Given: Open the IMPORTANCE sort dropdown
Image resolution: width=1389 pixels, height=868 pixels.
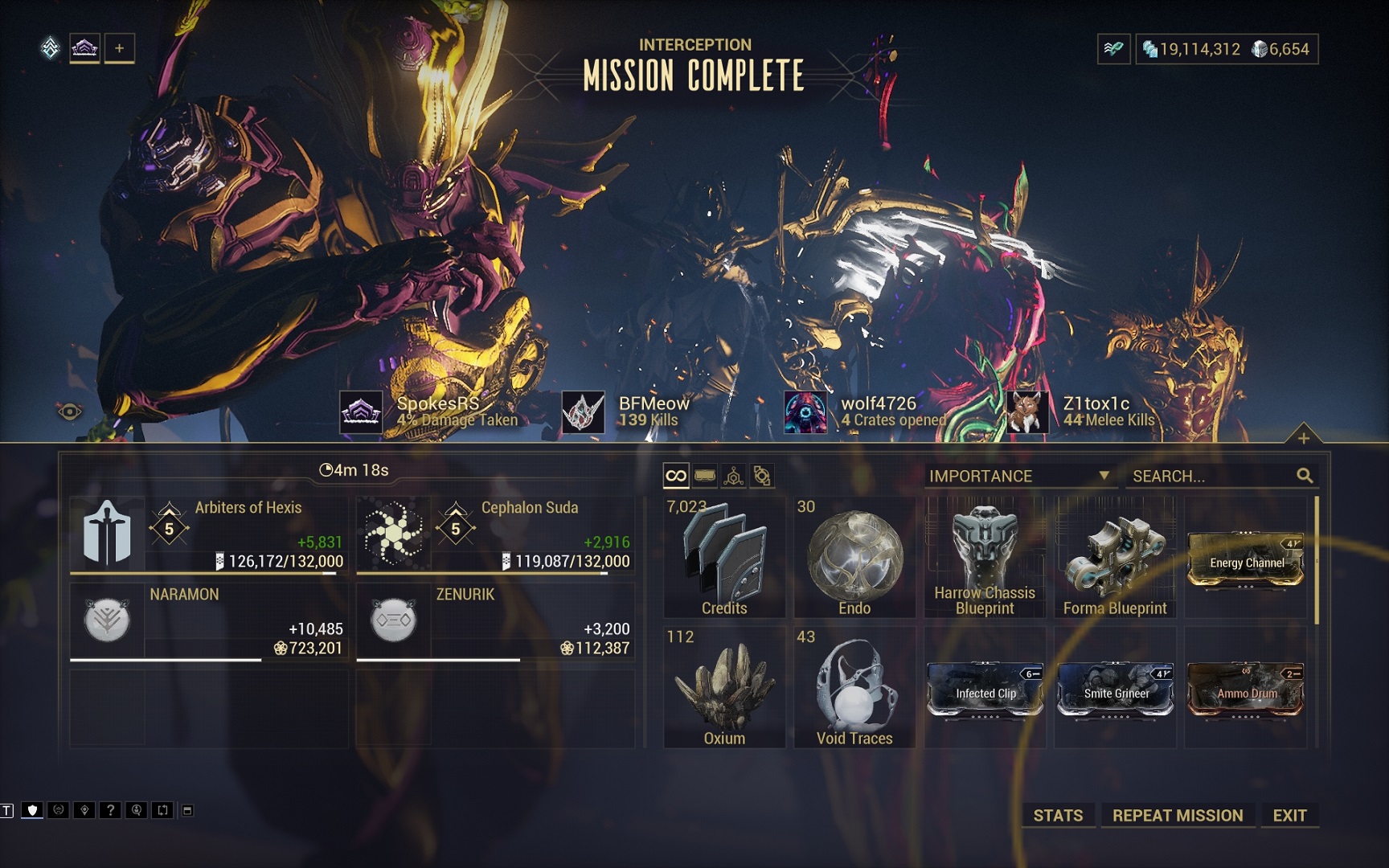Looking at the screenshot, I should [x=1019, y=476].
